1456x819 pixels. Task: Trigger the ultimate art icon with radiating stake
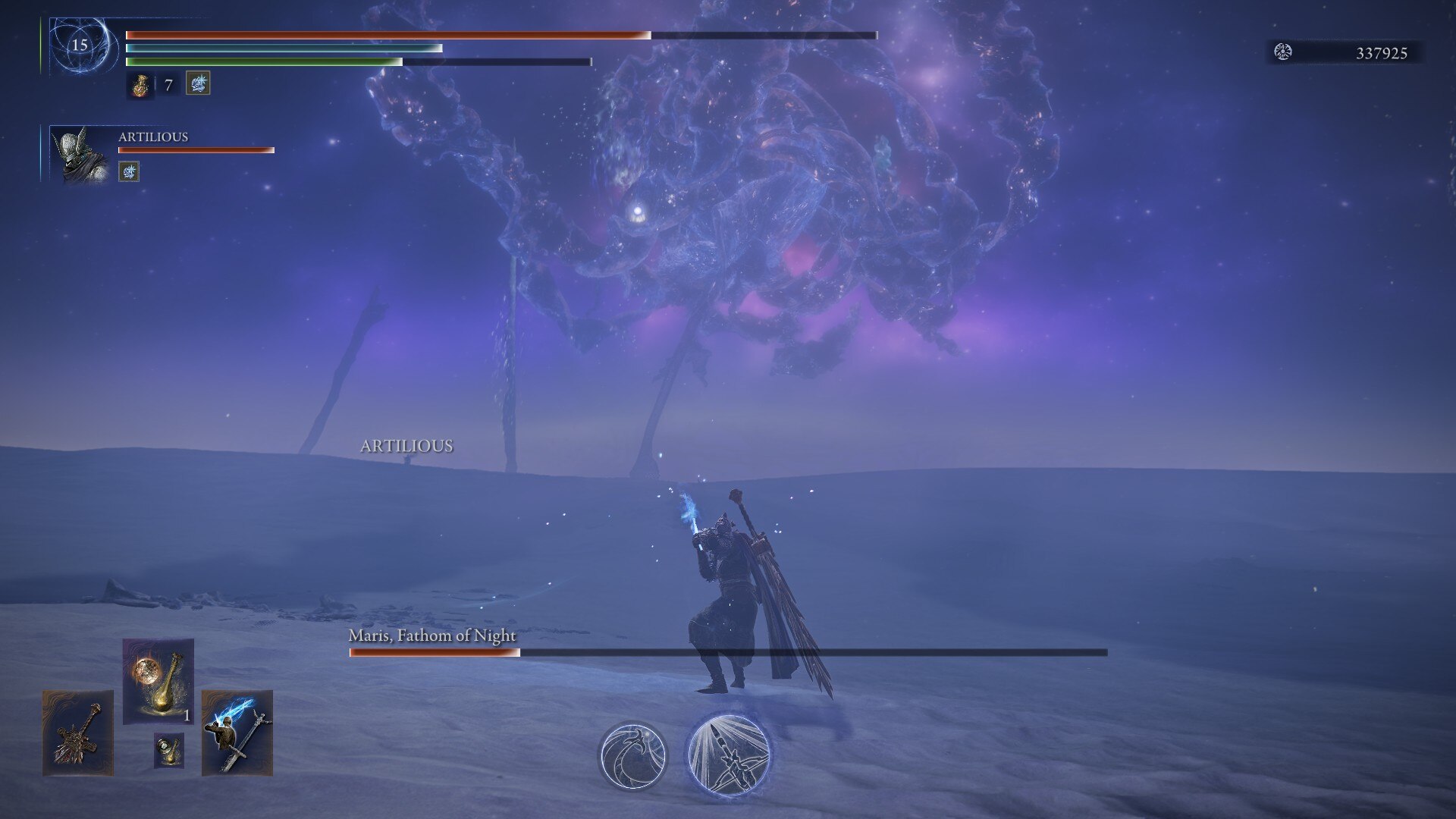tap(729, 754)
